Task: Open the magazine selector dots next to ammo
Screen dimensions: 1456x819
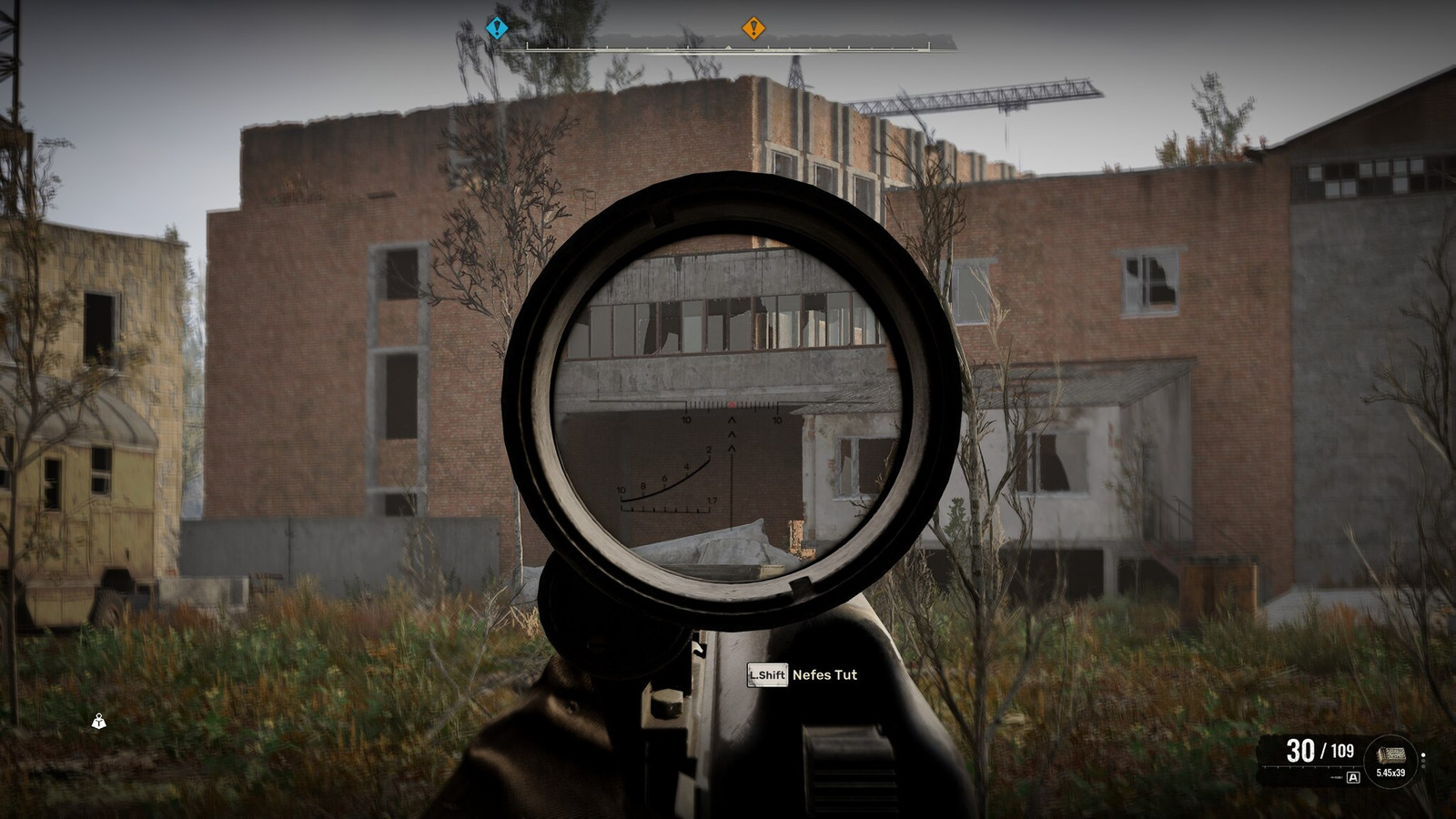Action: click(1423, 761)
